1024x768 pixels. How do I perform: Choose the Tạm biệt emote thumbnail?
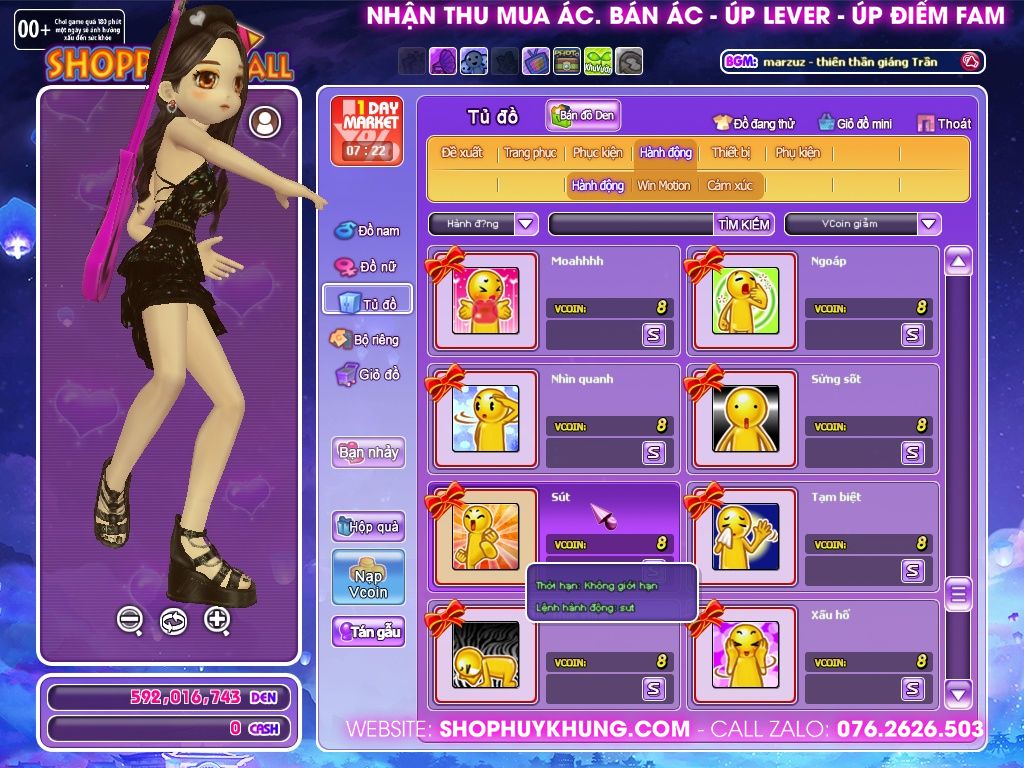(x=745, y=536)
